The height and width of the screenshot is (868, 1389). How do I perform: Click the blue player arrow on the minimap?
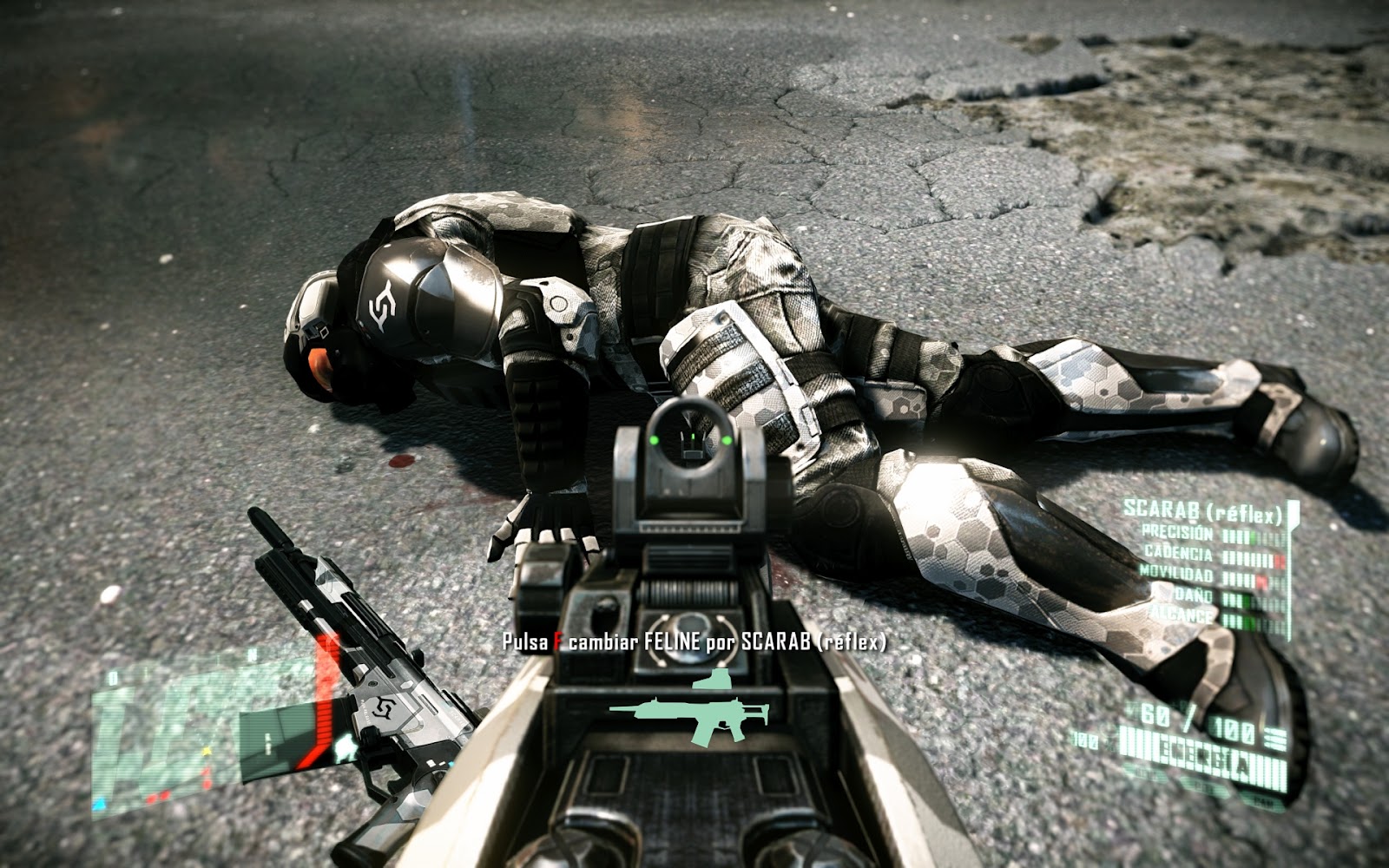tap(100, 803)
